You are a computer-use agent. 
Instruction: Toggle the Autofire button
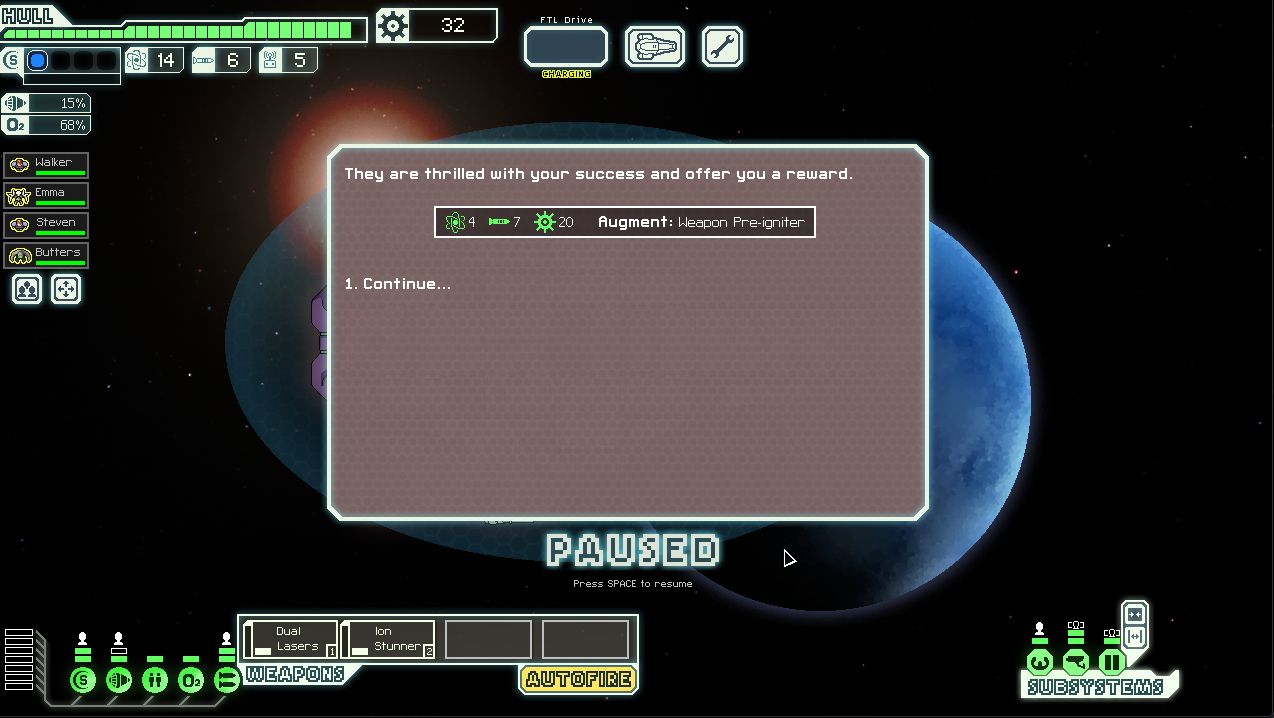pos(578,679)
